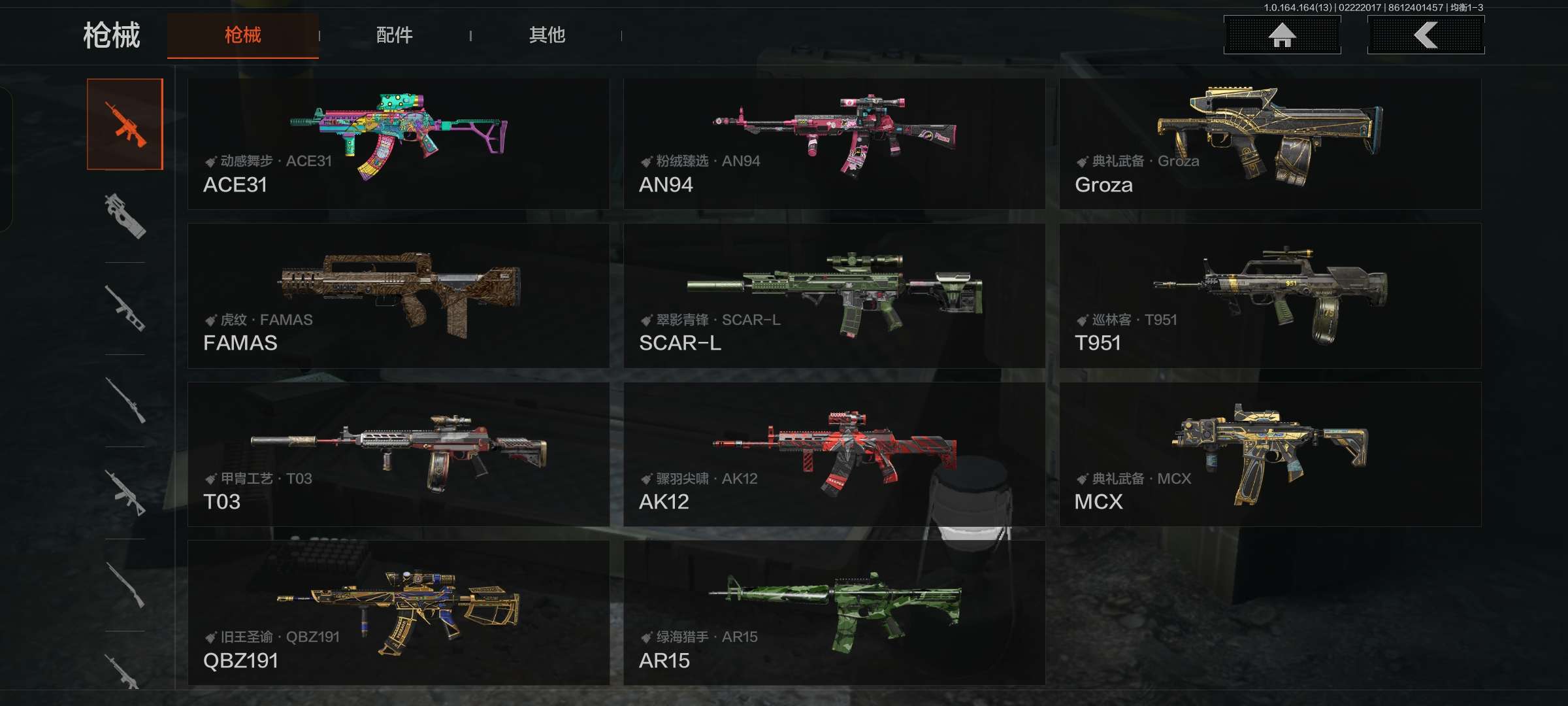Pick the MCX weapon tile
1568x706 pixels.
pyautogui.click(x=1270, y=454)
